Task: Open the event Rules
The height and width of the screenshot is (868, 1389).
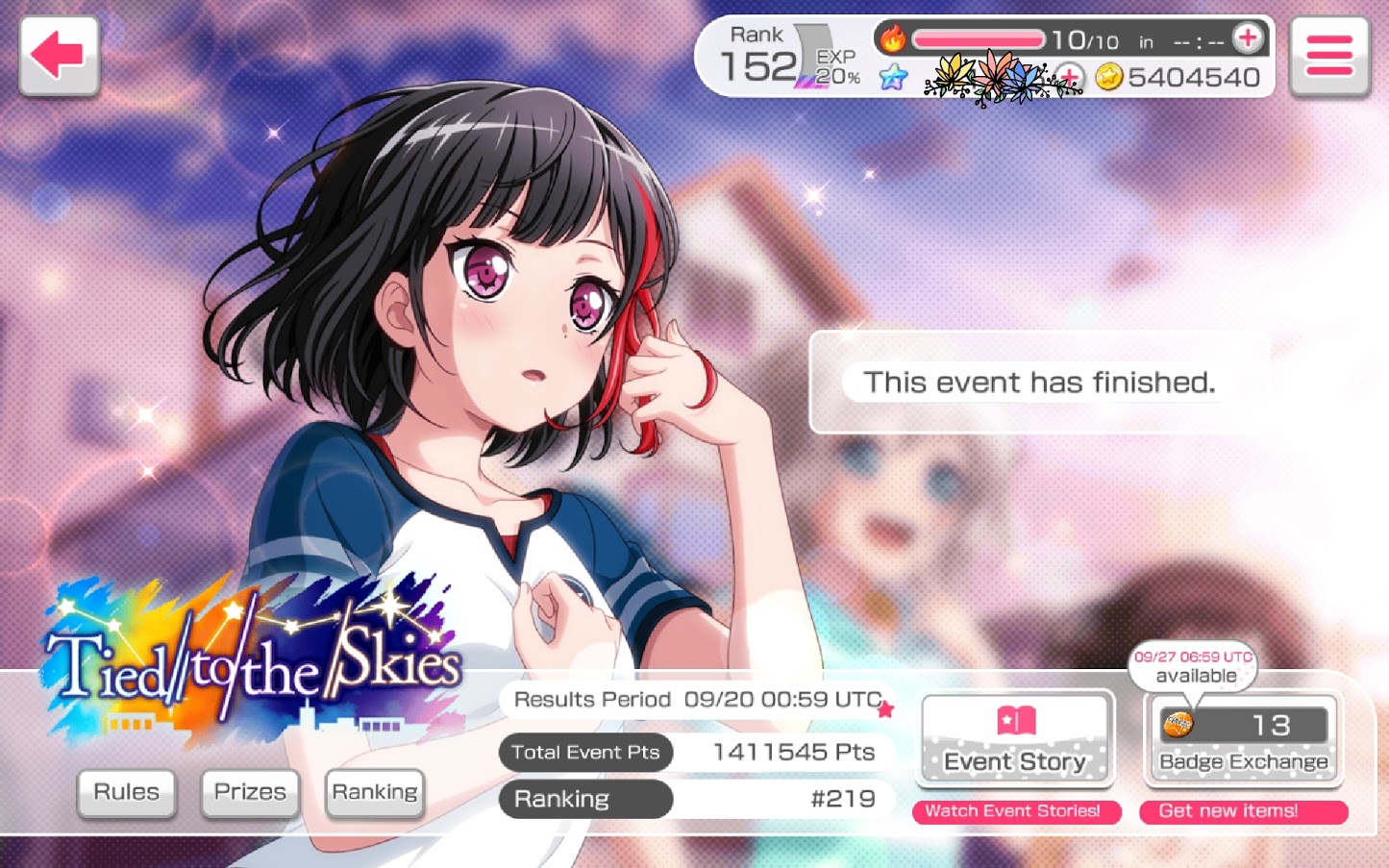Action: coord(126,793)
